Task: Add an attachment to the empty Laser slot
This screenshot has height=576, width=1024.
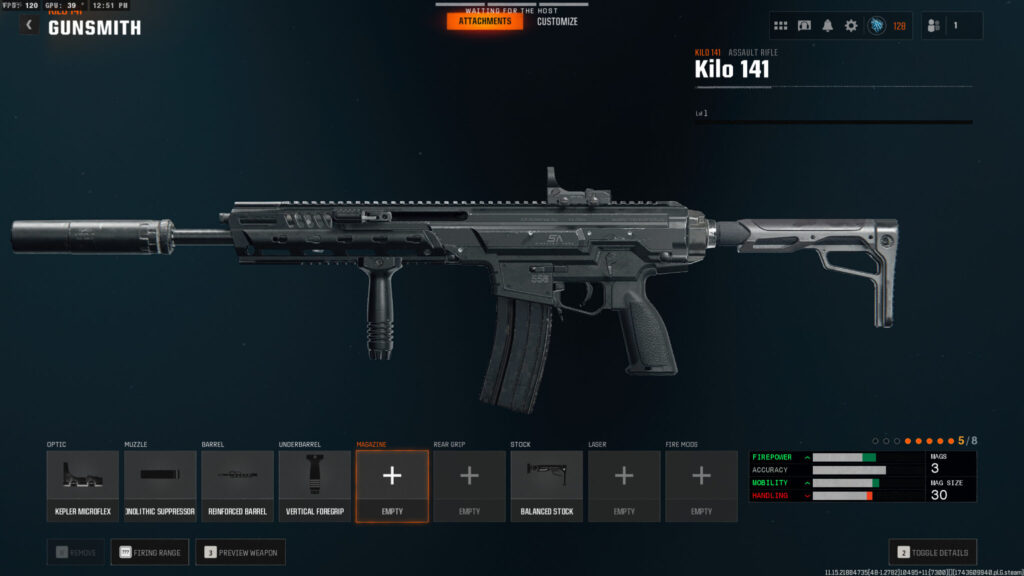Action: pos(624,485)
